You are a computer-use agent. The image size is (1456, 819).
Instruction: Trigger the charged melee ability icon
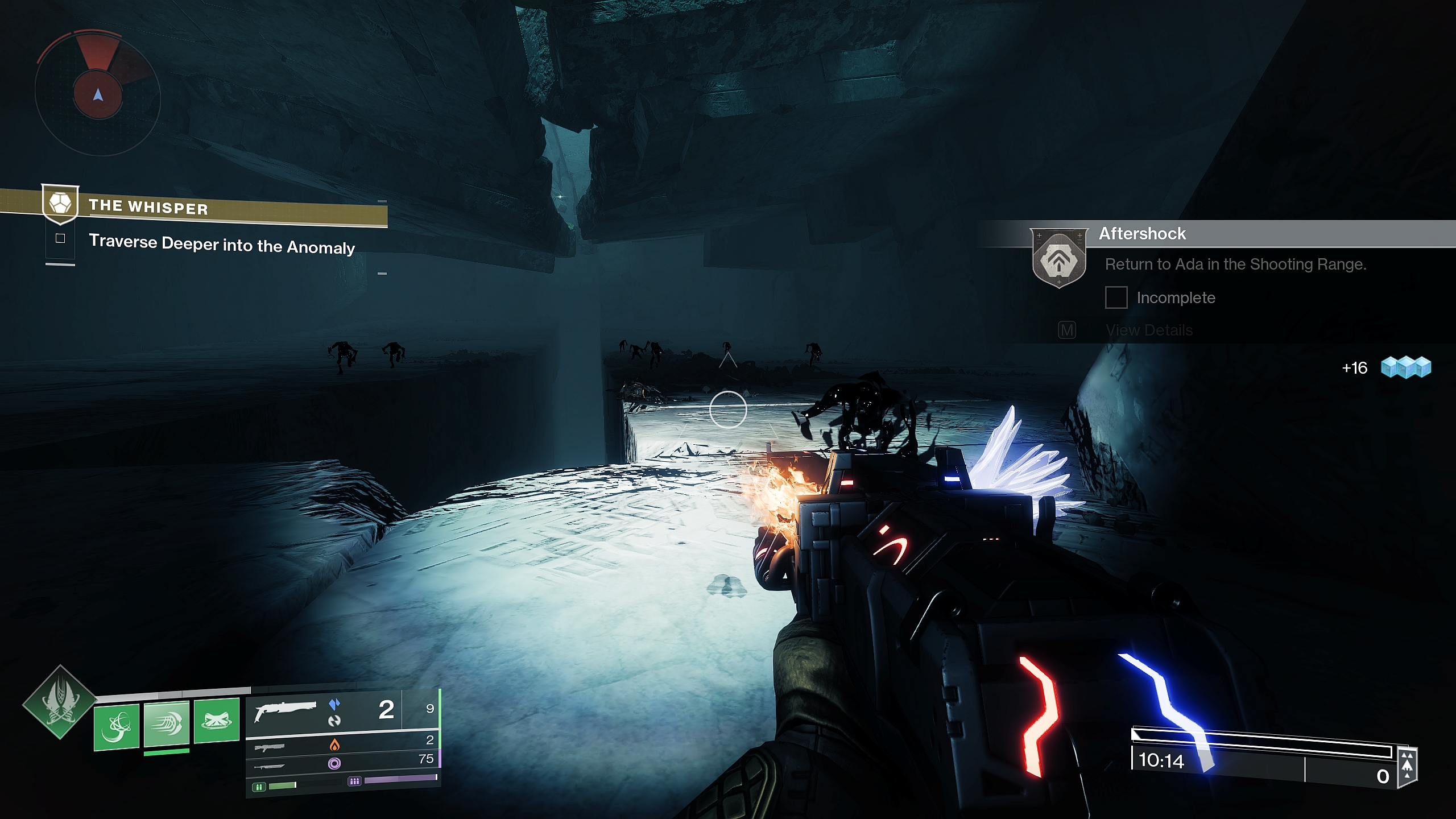click(166, 723)
